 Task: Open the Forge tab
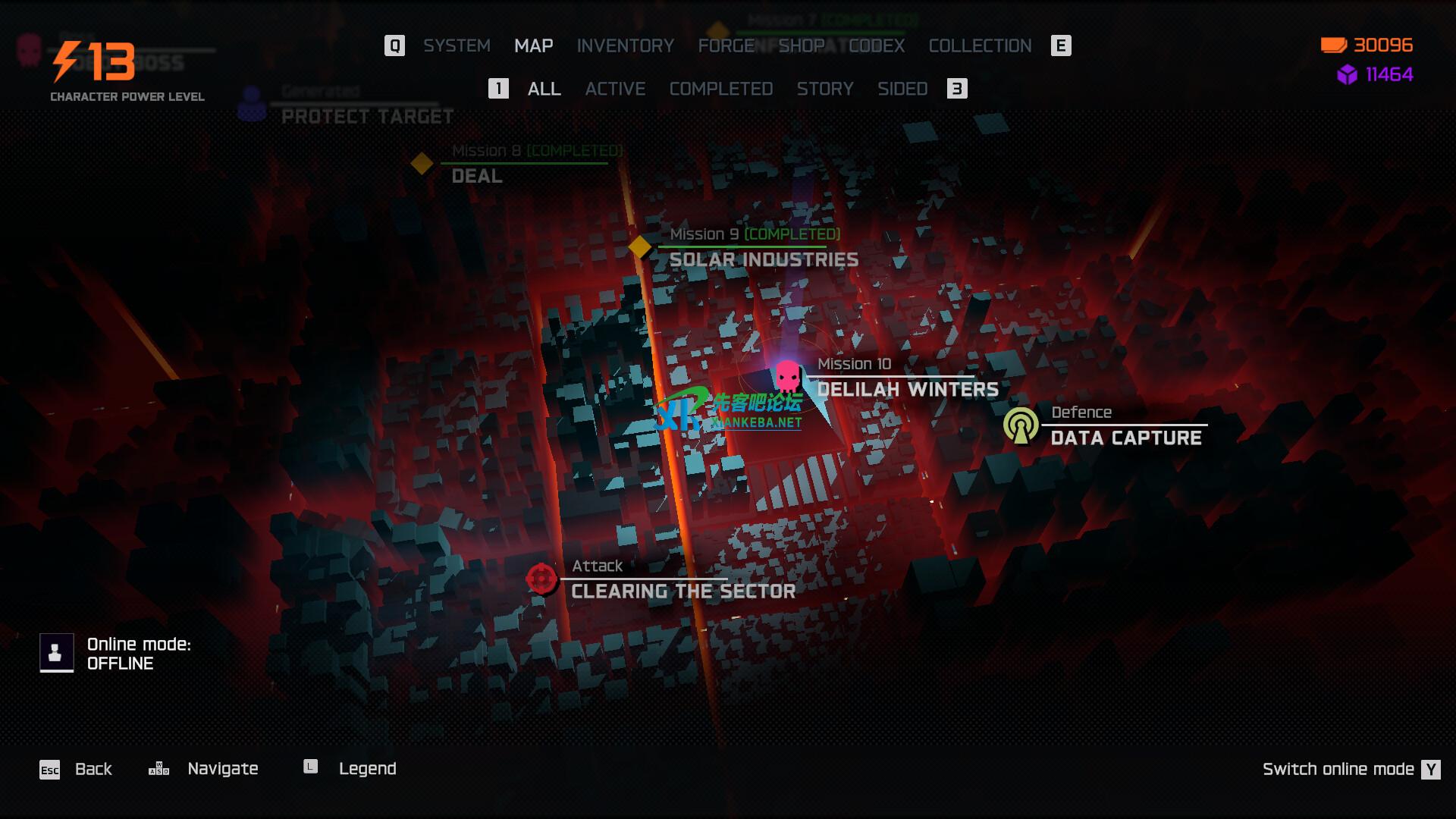point(726,45)
